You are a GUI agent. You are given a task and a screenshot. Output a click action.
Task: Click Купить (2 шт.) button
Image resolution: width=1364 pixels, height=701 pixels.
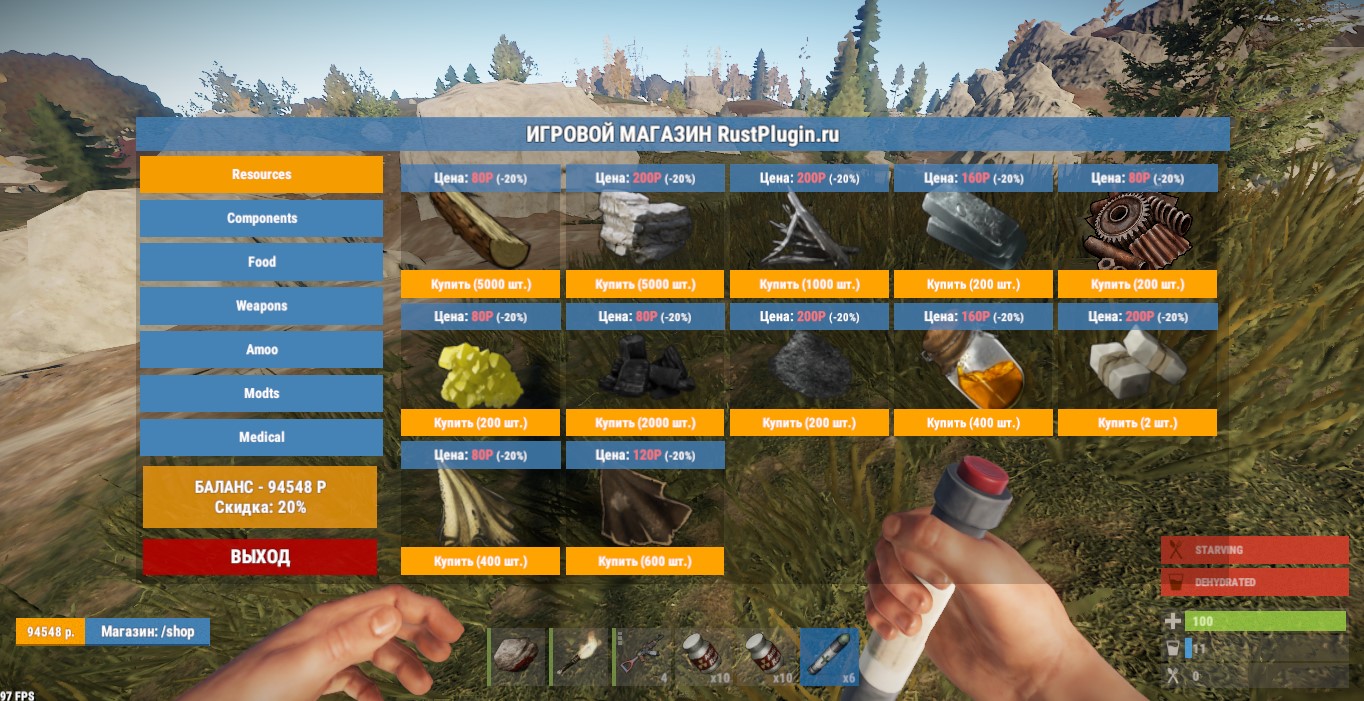point(1137,423)
